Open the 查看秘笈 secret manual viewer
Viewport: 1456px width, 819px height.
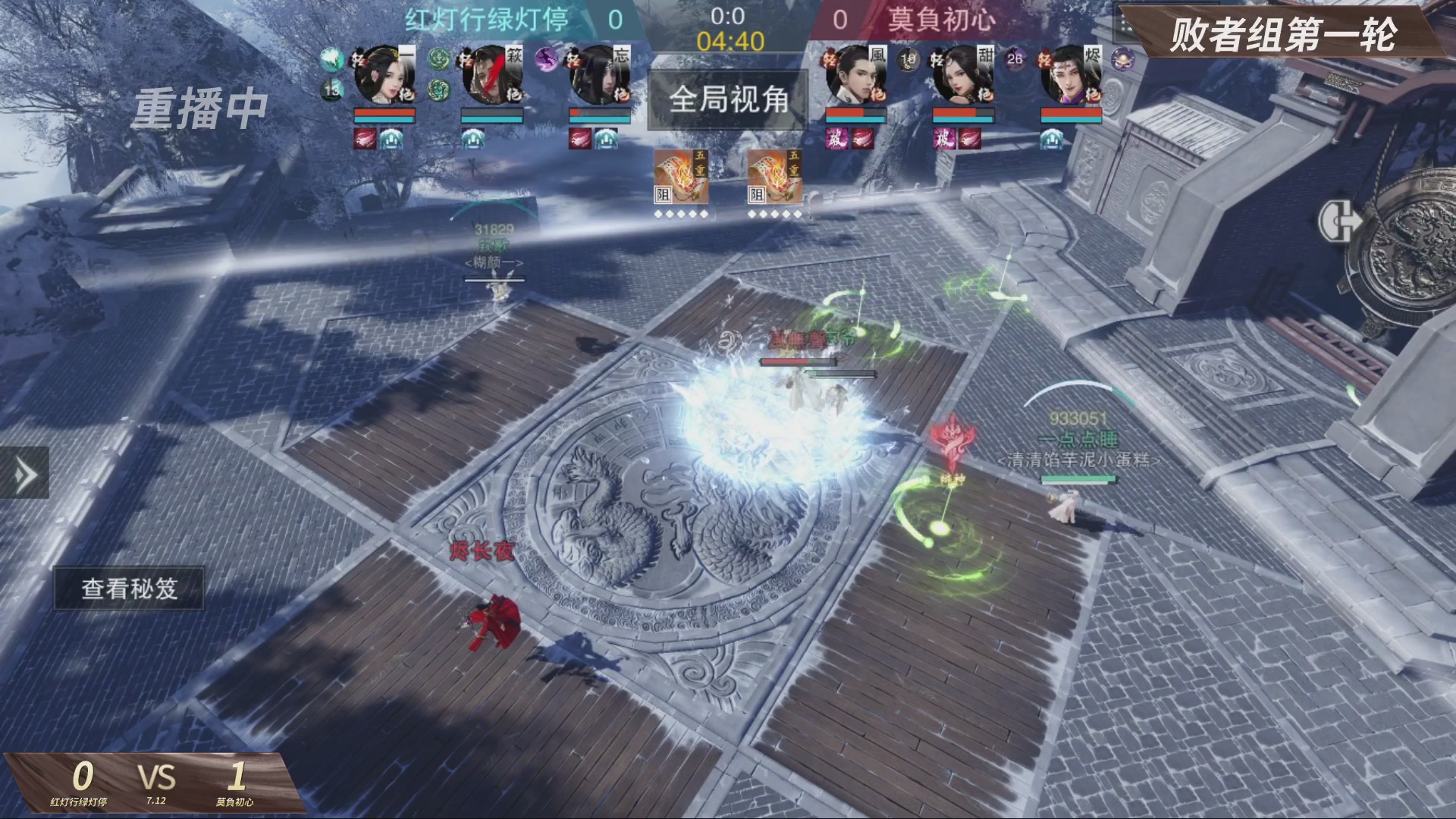[129, 588]
